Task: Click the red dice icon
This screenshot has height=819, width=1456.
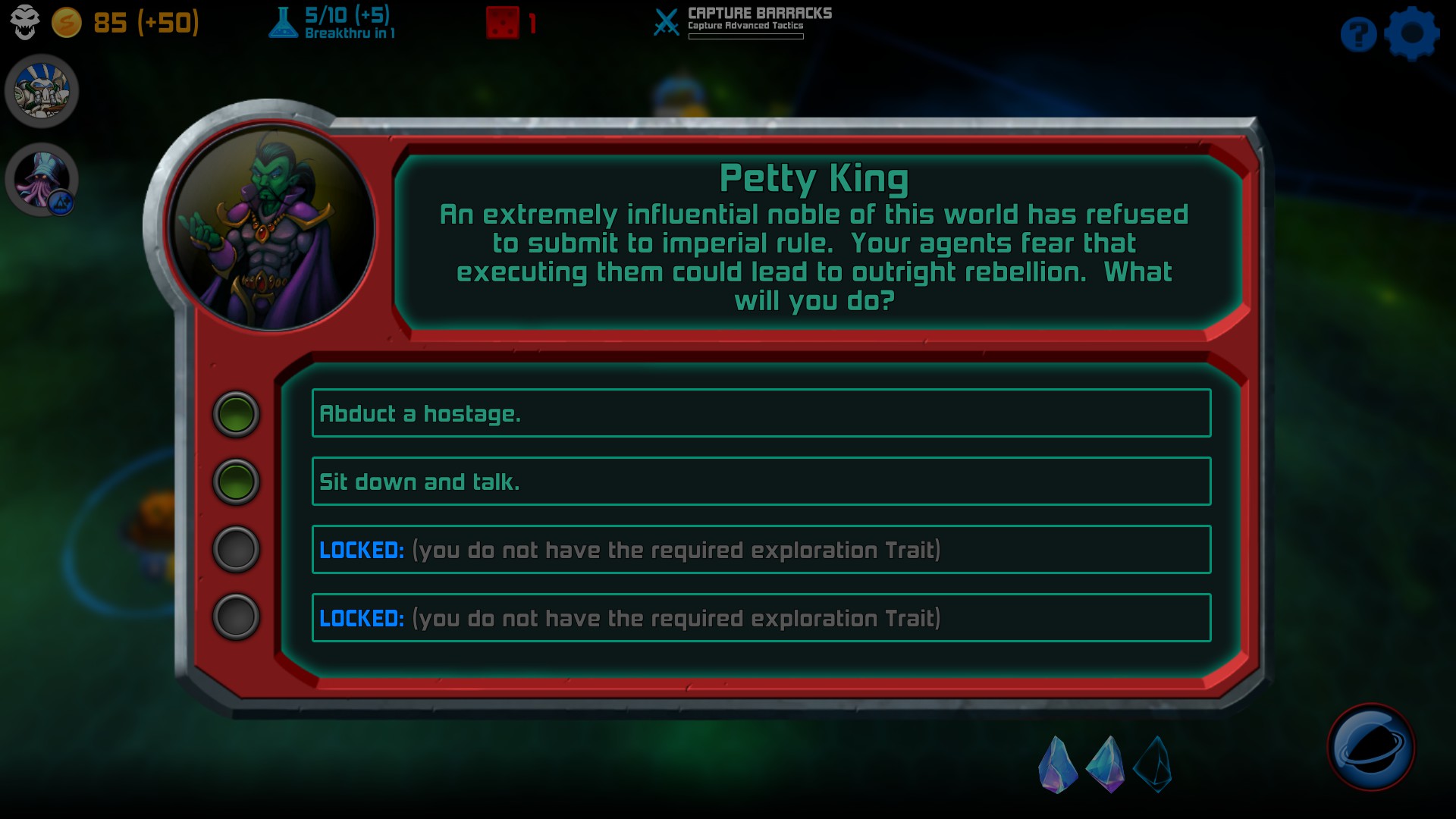Action: click(x=502, y=23)
